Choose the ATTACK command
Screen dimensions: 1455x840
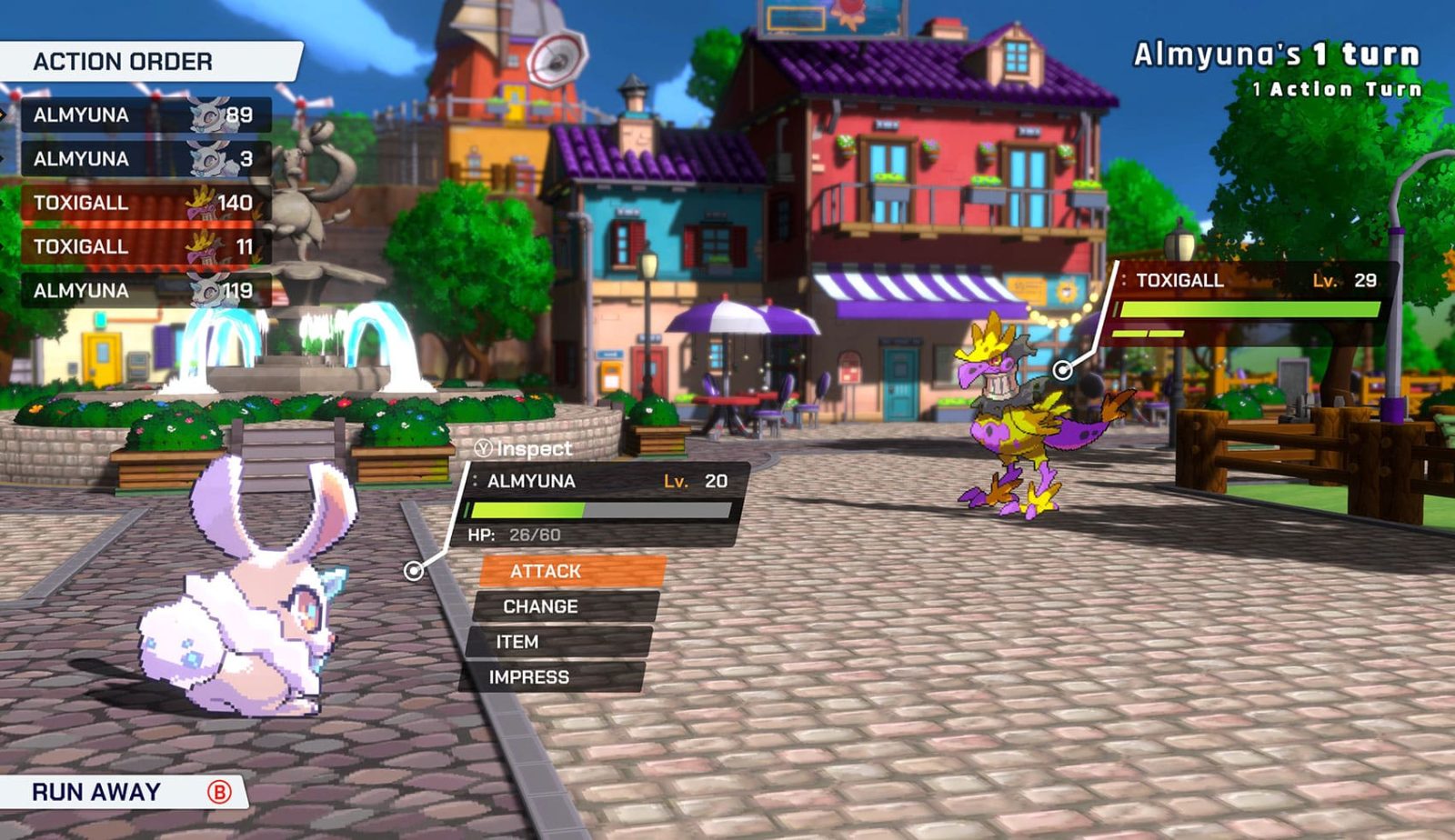click(x=572, y=571)
